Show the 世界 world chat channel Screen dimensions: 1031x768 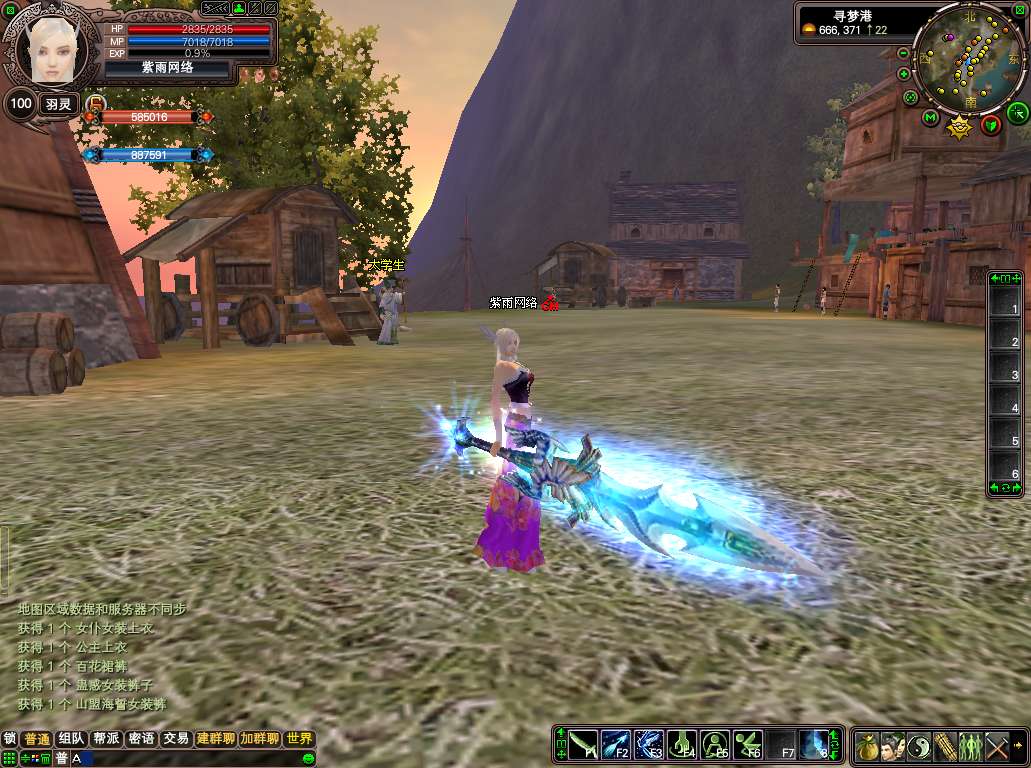point(299,739)
